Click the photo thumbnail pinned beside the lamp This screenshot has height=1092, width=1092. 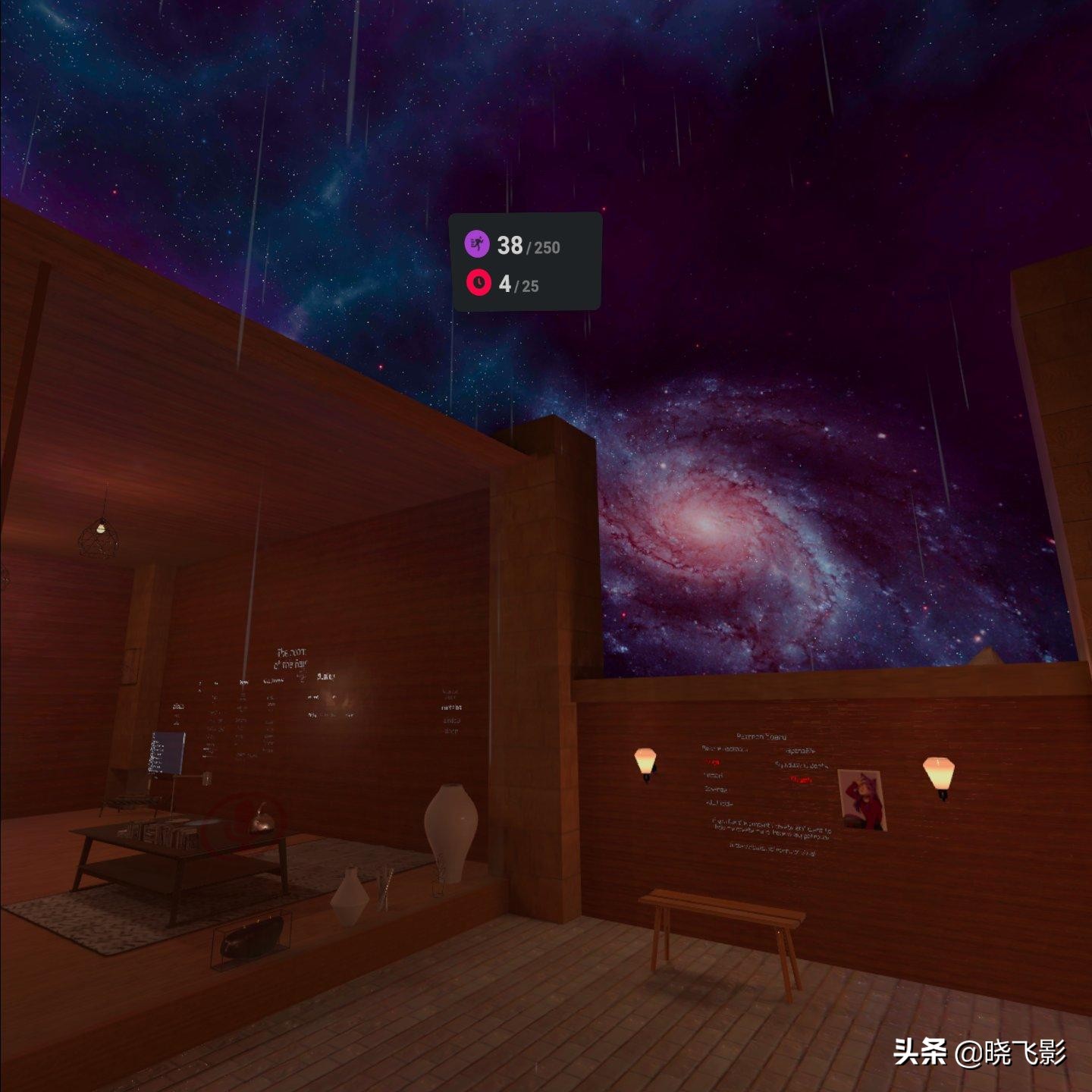click(x=862, y=800)
